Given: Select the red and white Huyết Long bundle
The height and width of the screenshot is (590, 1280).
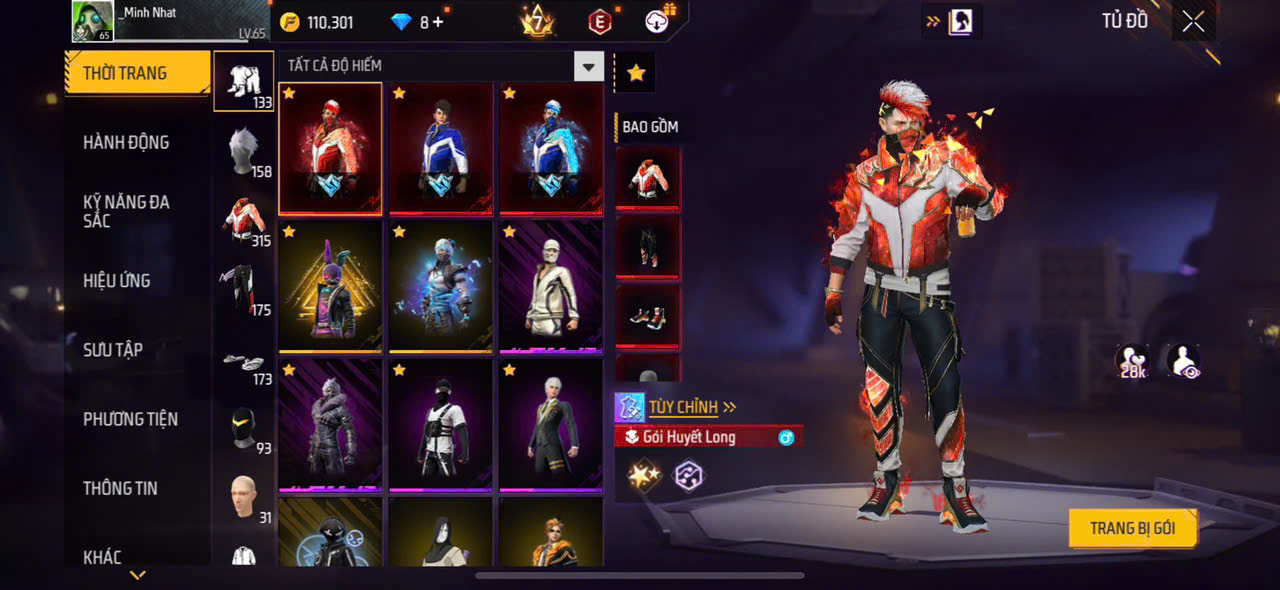Looking at the screenshot, I should 330,148.
